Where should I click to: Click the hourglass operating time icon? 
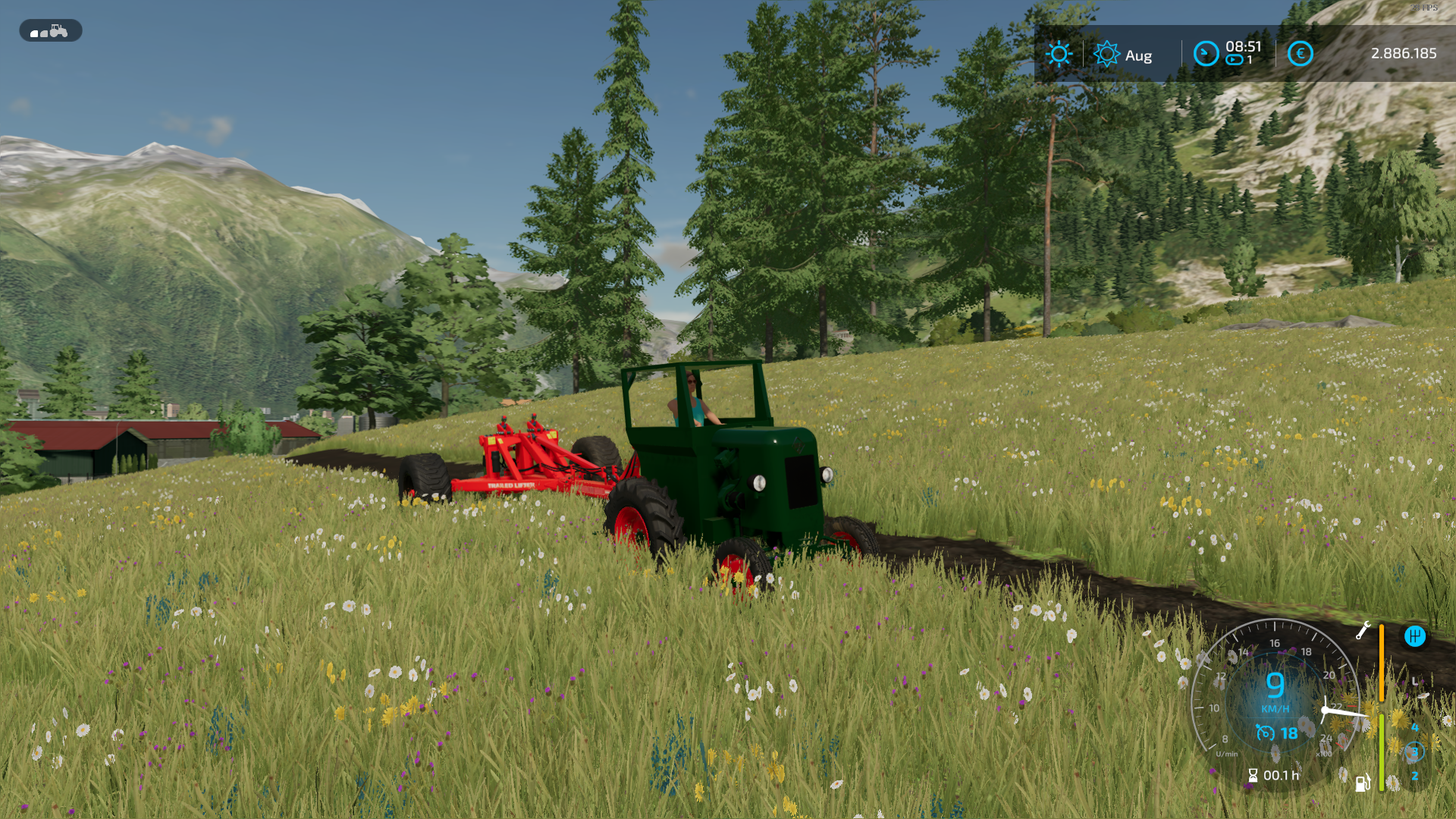pos(1253,775)
